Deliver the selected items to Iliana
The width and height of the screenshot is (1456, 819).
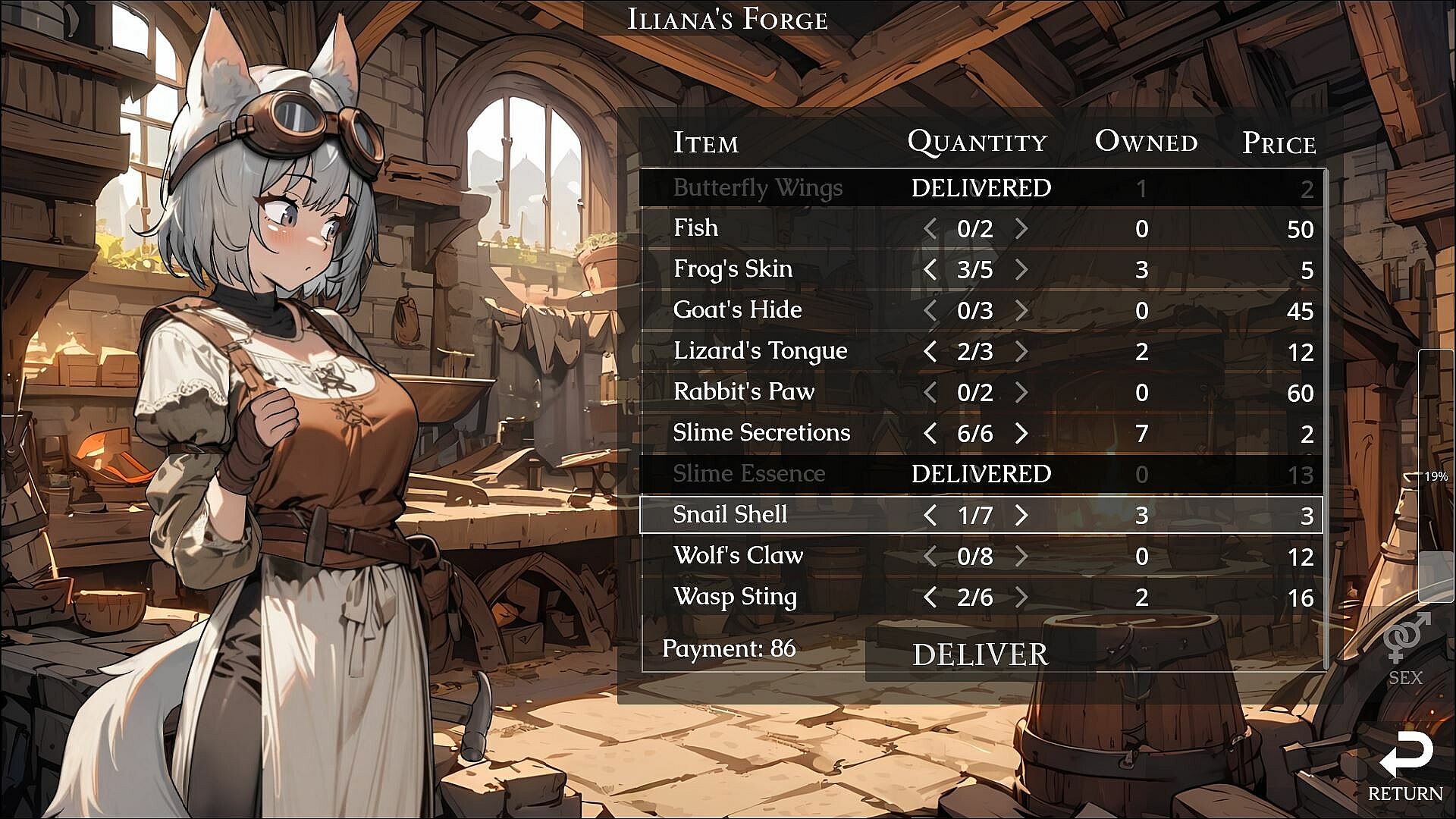(980, 654)
